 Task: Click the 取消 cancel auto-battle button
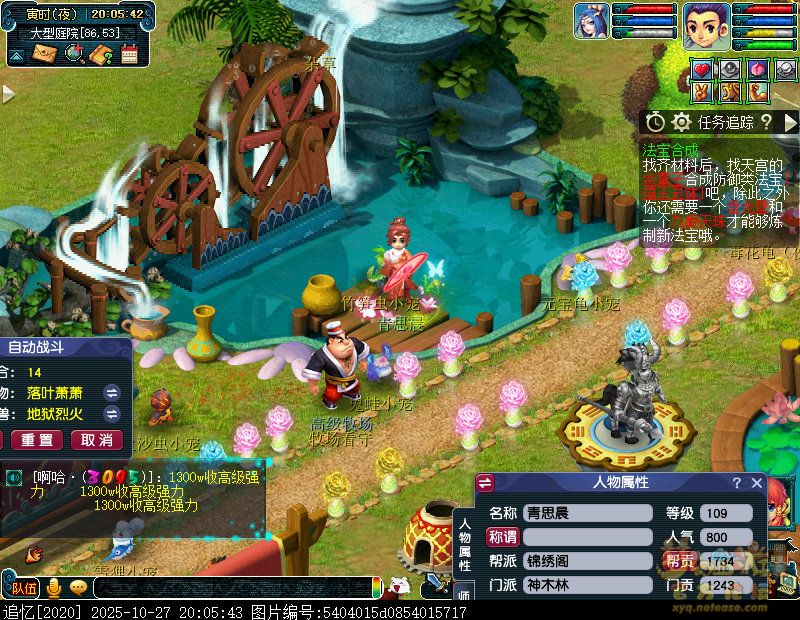(x=96, y=440)
